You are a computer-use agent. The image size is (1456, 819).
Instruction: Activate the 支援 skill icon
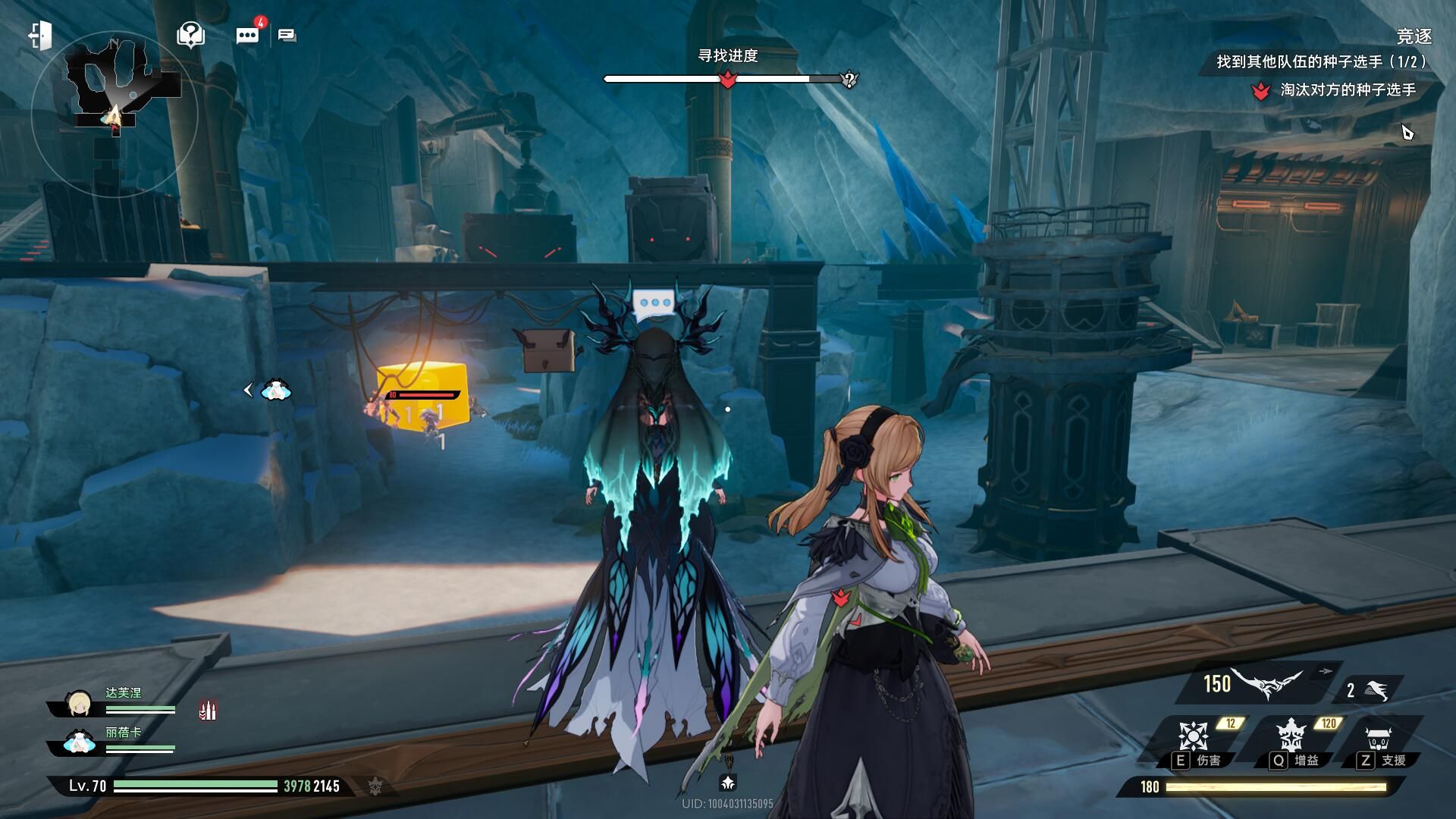1378,737
